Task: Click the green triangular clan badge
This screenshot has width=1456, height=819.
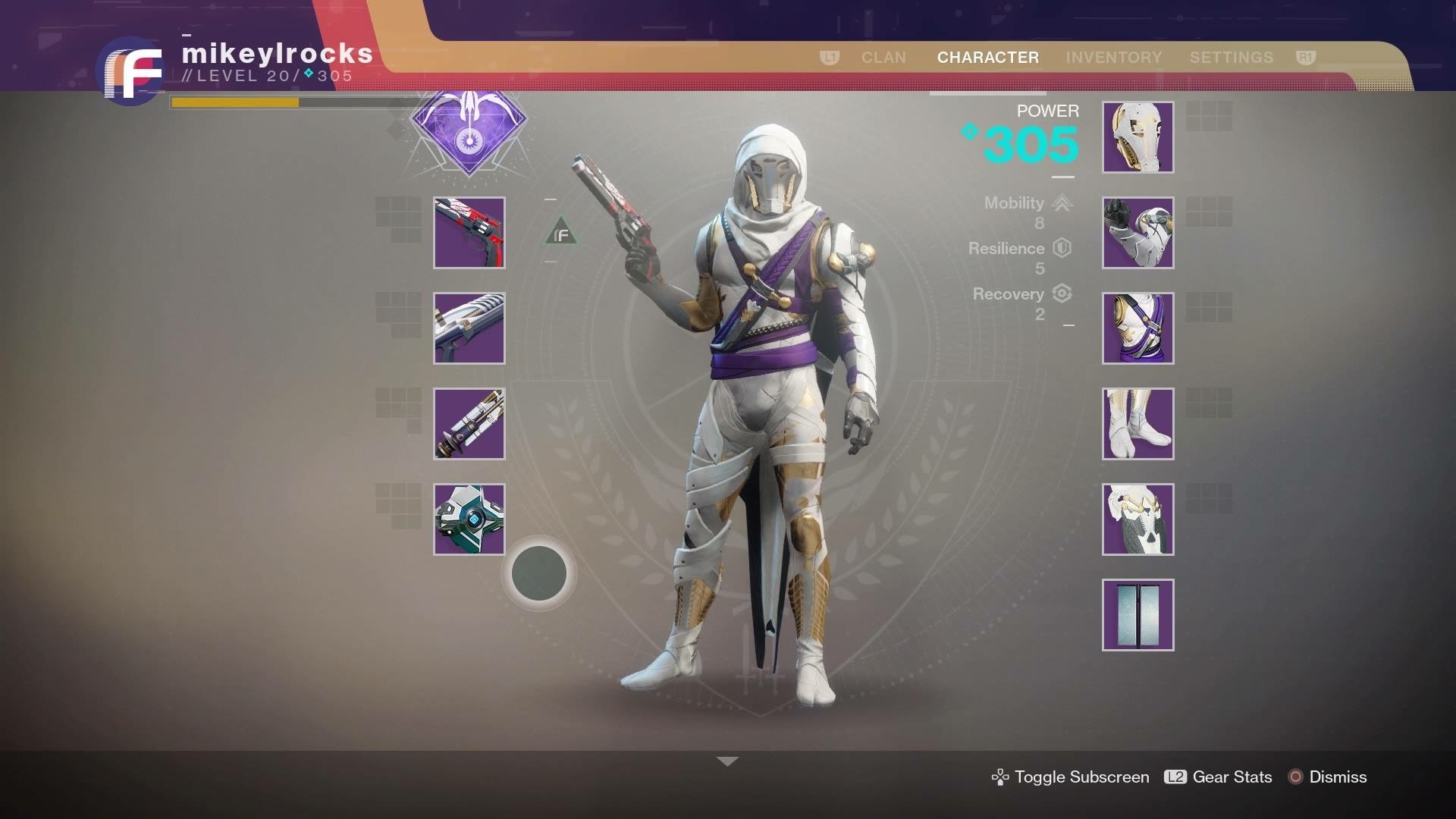Action: click(x=561, y=233)
